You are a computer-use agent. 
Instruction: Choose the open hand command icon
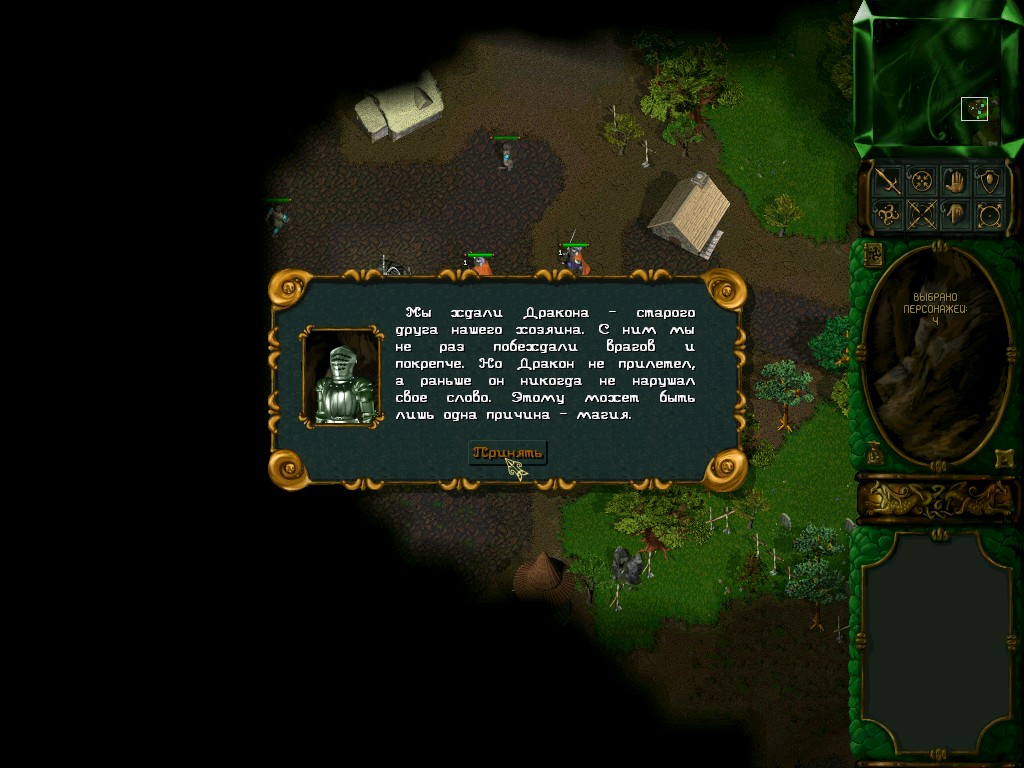(x=955, y=181)
